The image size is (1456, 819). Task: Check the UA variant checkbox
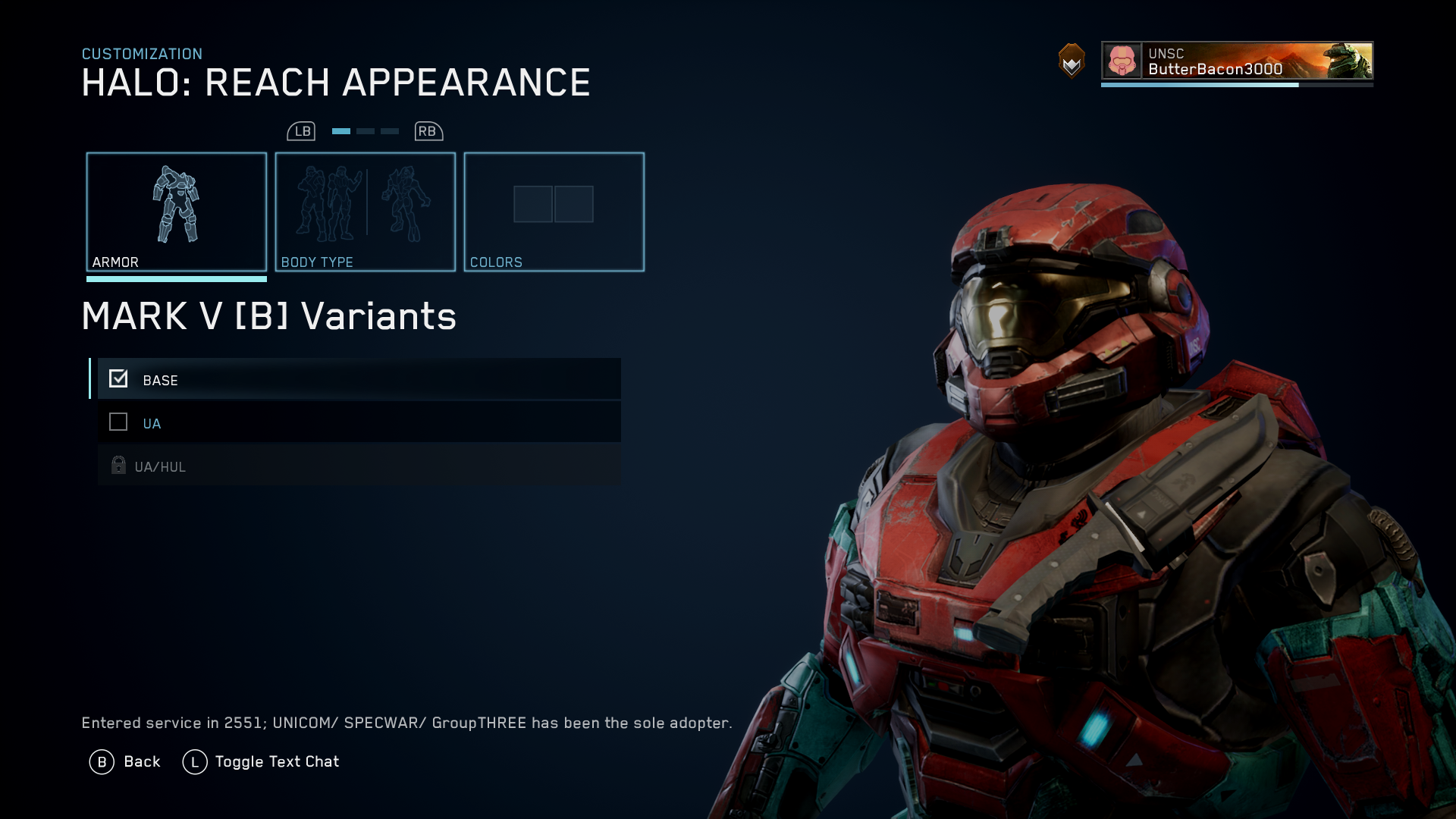118,422
